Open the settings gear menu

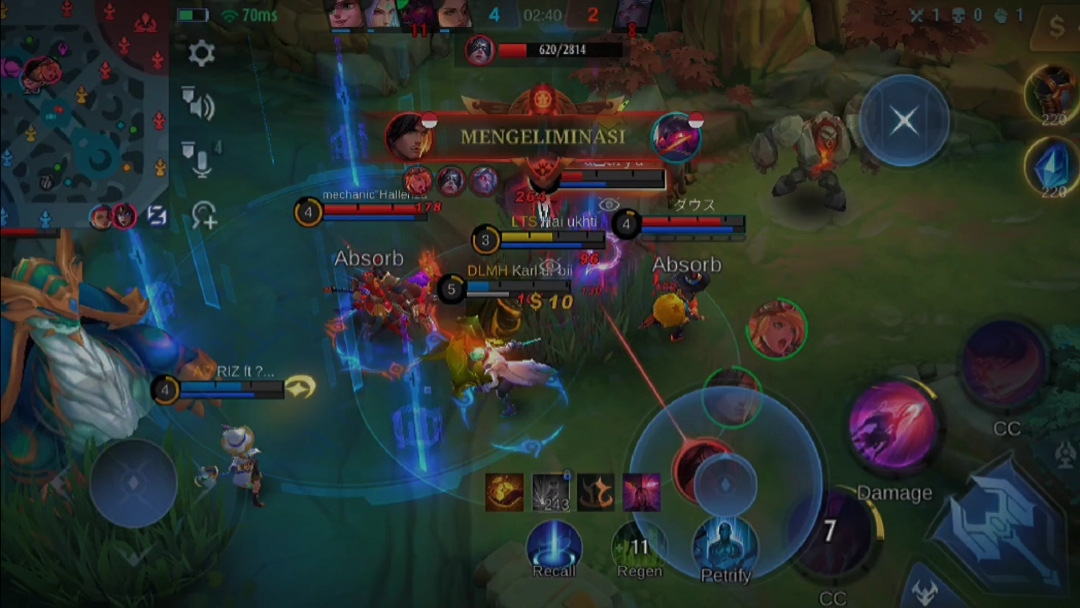click(x=202, y=54)
